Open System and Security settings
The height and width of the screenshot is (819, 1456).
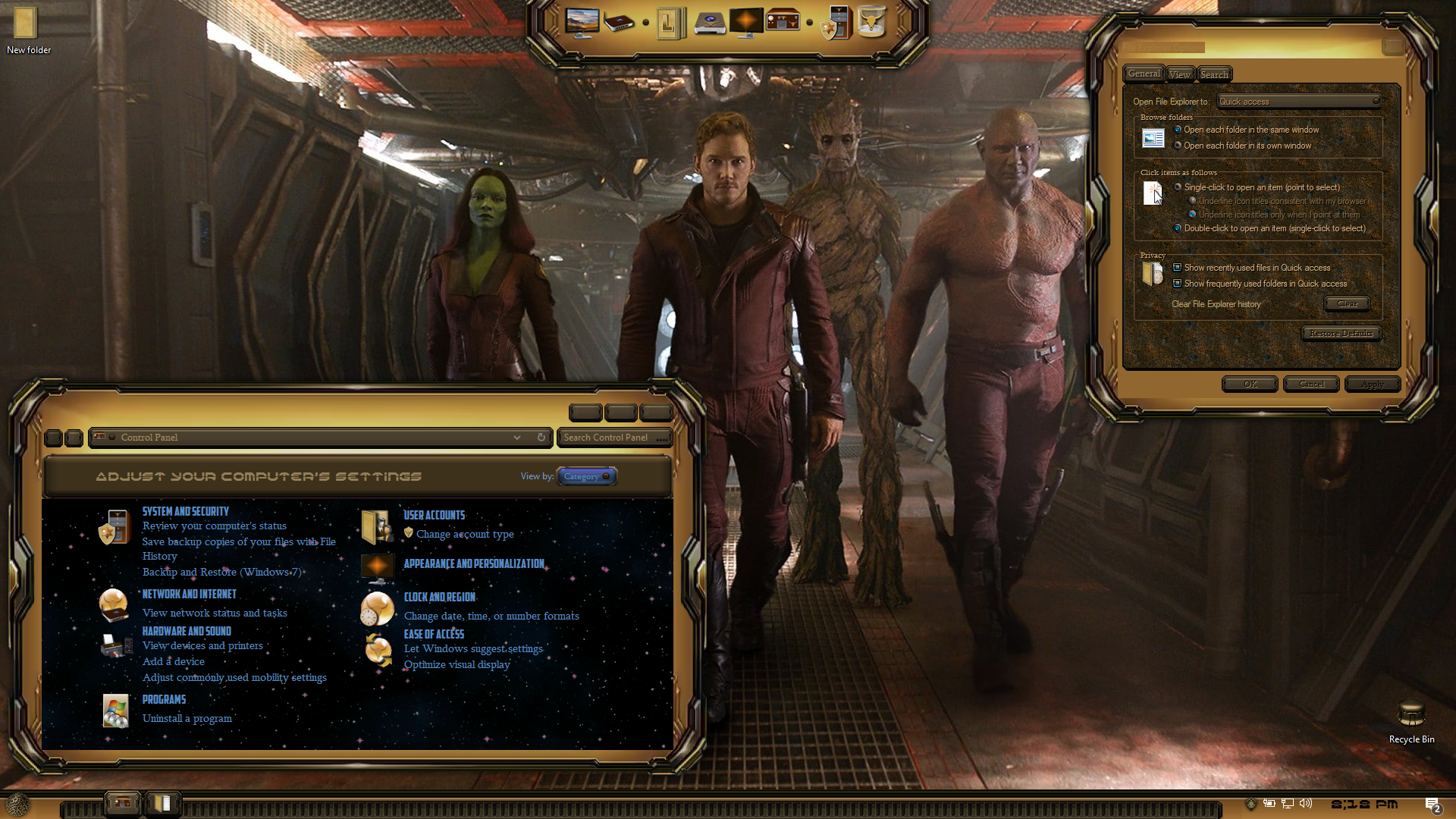click(185, 512)
